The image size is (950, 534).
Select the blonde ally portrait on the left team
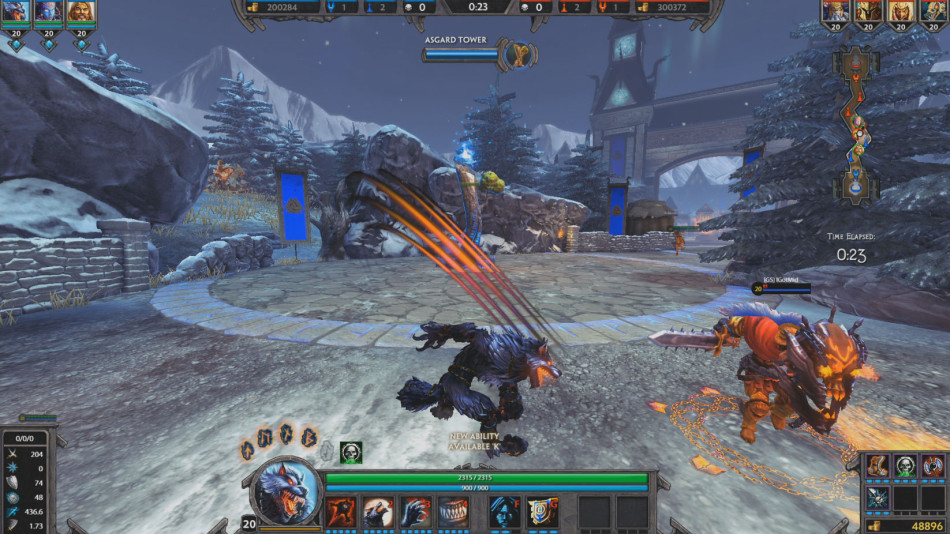point(80,13)
